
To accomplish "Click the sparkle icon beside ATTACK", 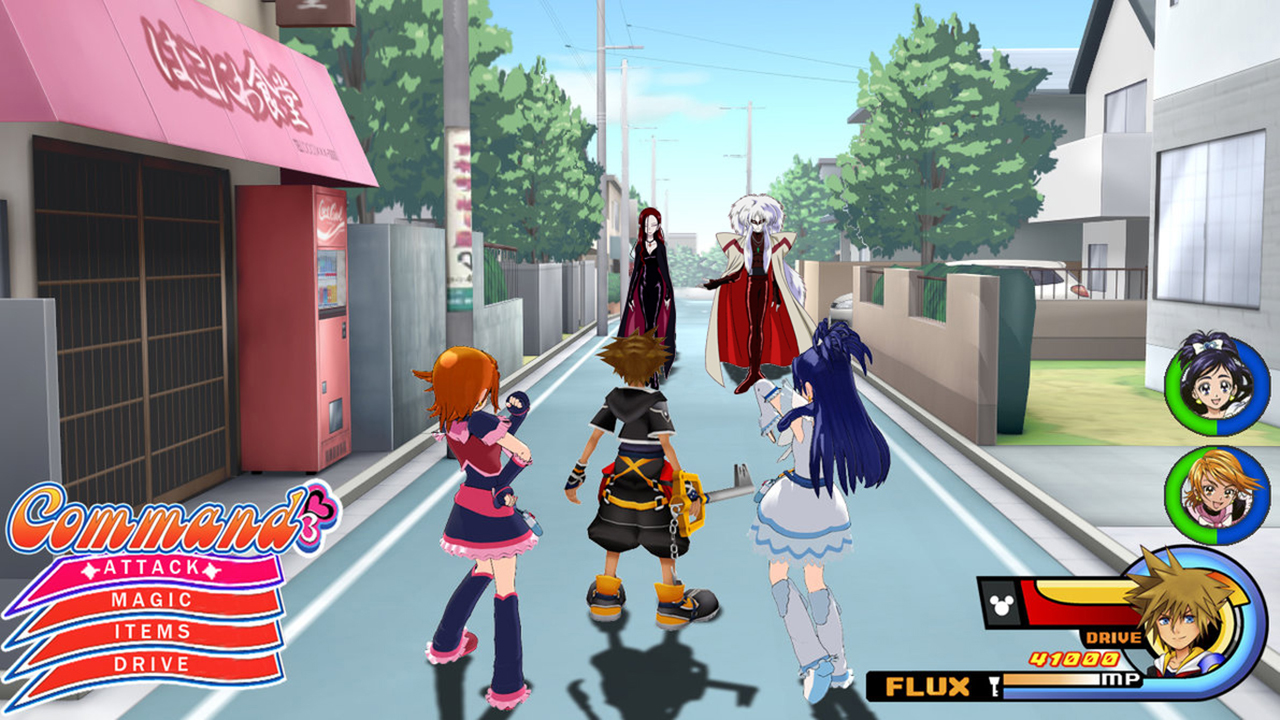I will pos(90,570).
